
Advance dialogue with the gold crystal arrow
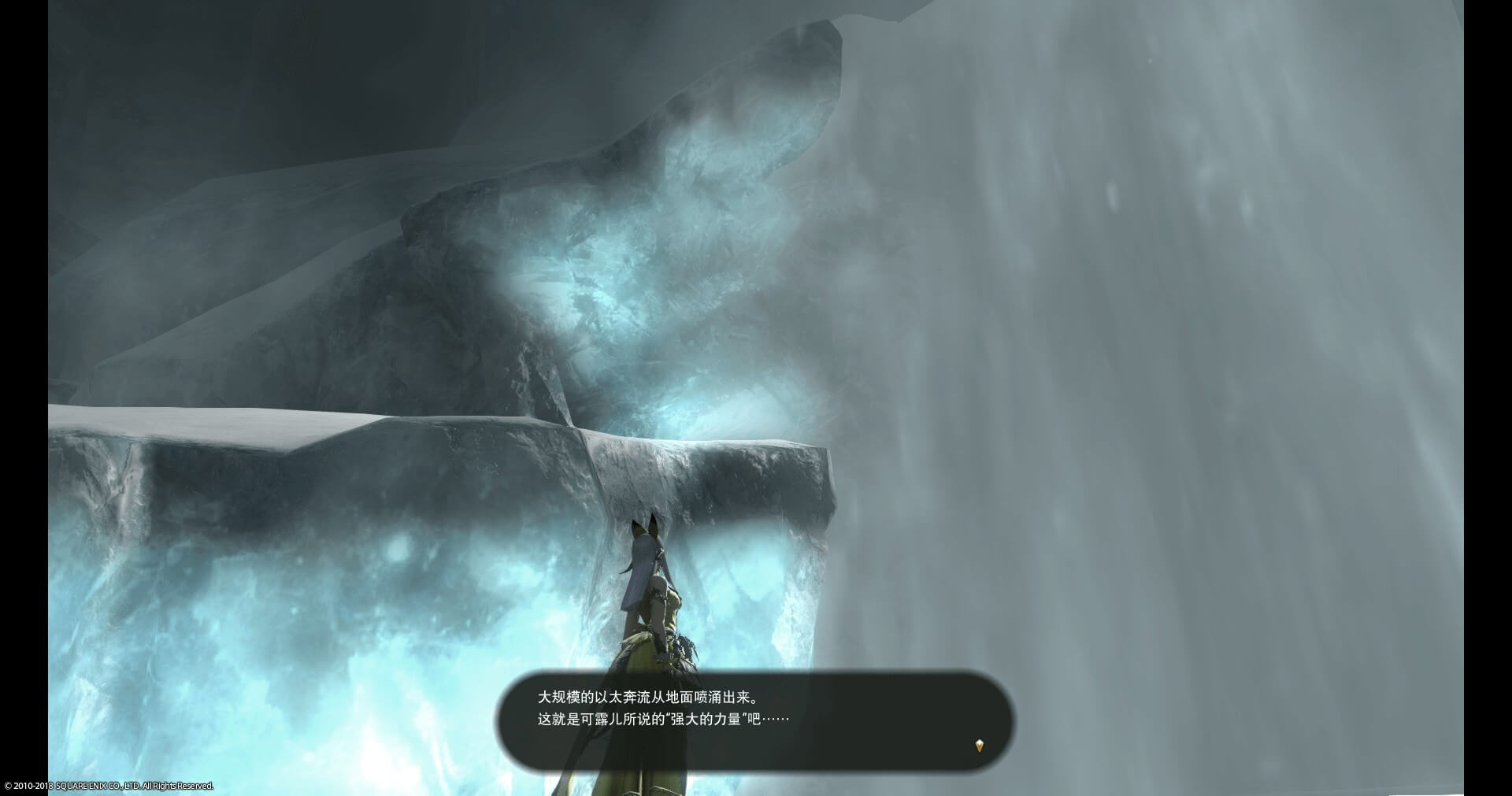[979, 745]
